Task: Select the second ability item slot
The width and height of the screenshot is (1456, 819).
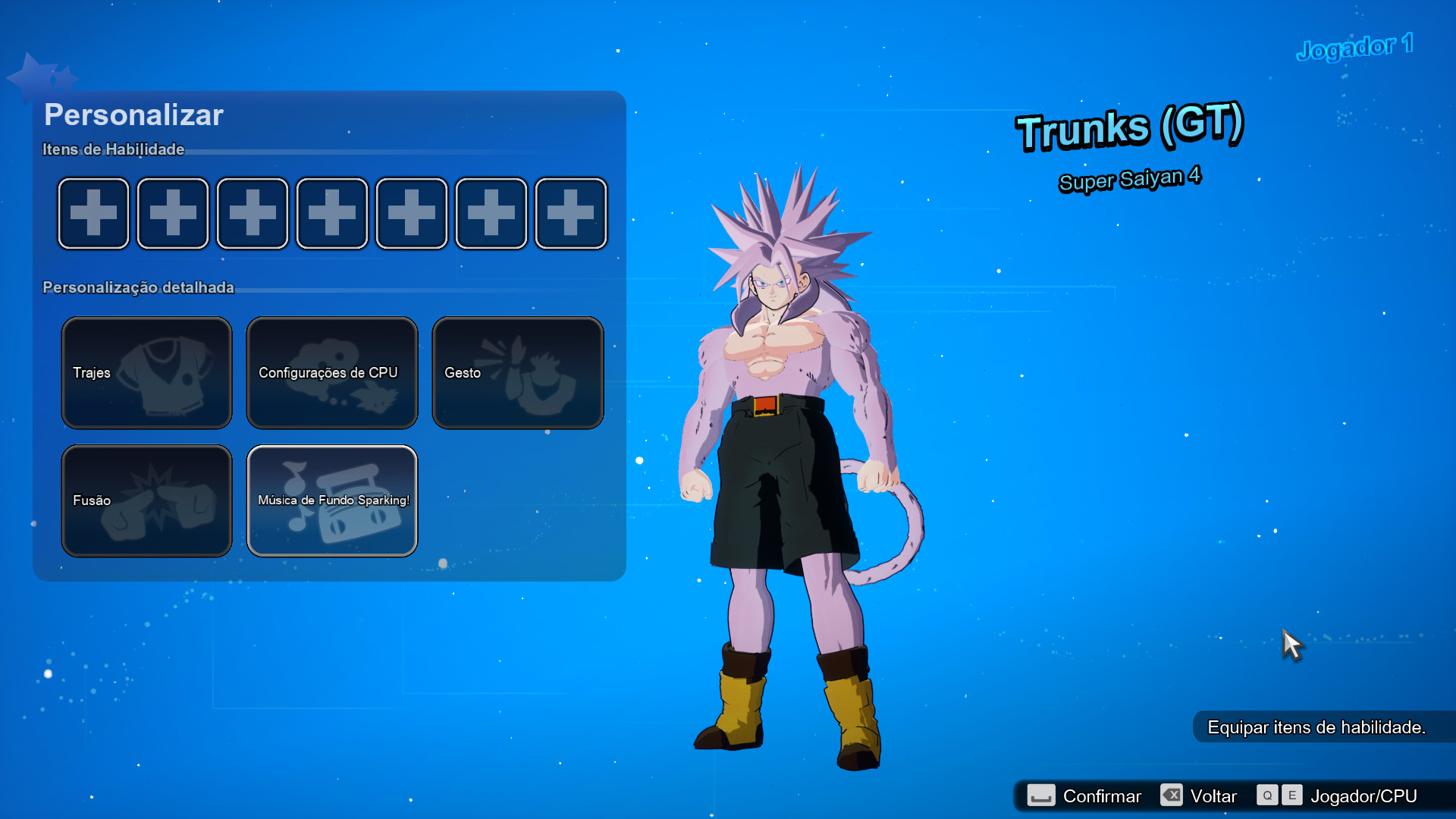Action: [x=172, y=213]
